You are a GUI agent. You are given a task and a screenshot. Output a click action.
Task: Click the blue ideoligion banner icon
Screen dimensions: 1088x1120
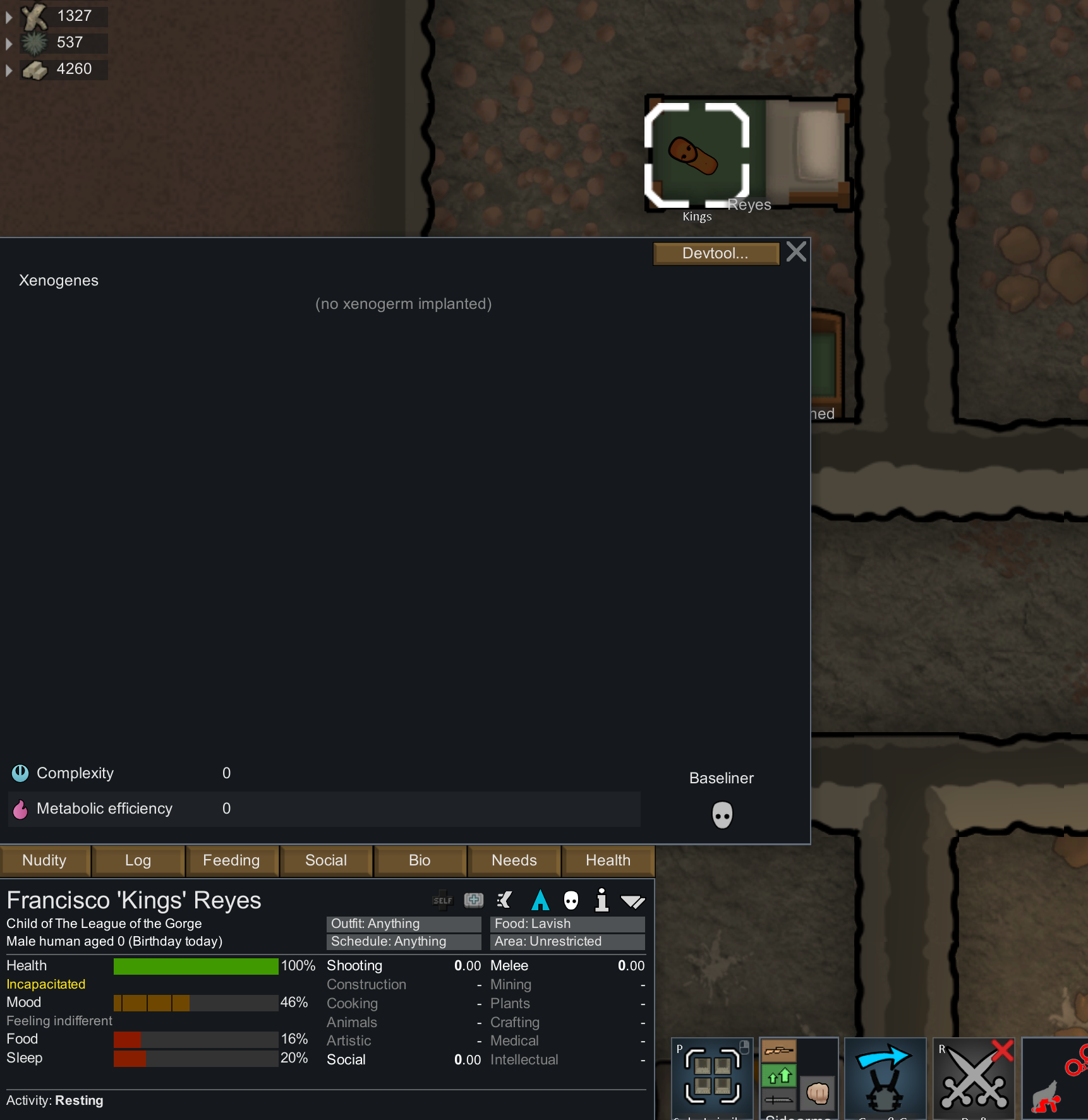[x=540, y=900]
